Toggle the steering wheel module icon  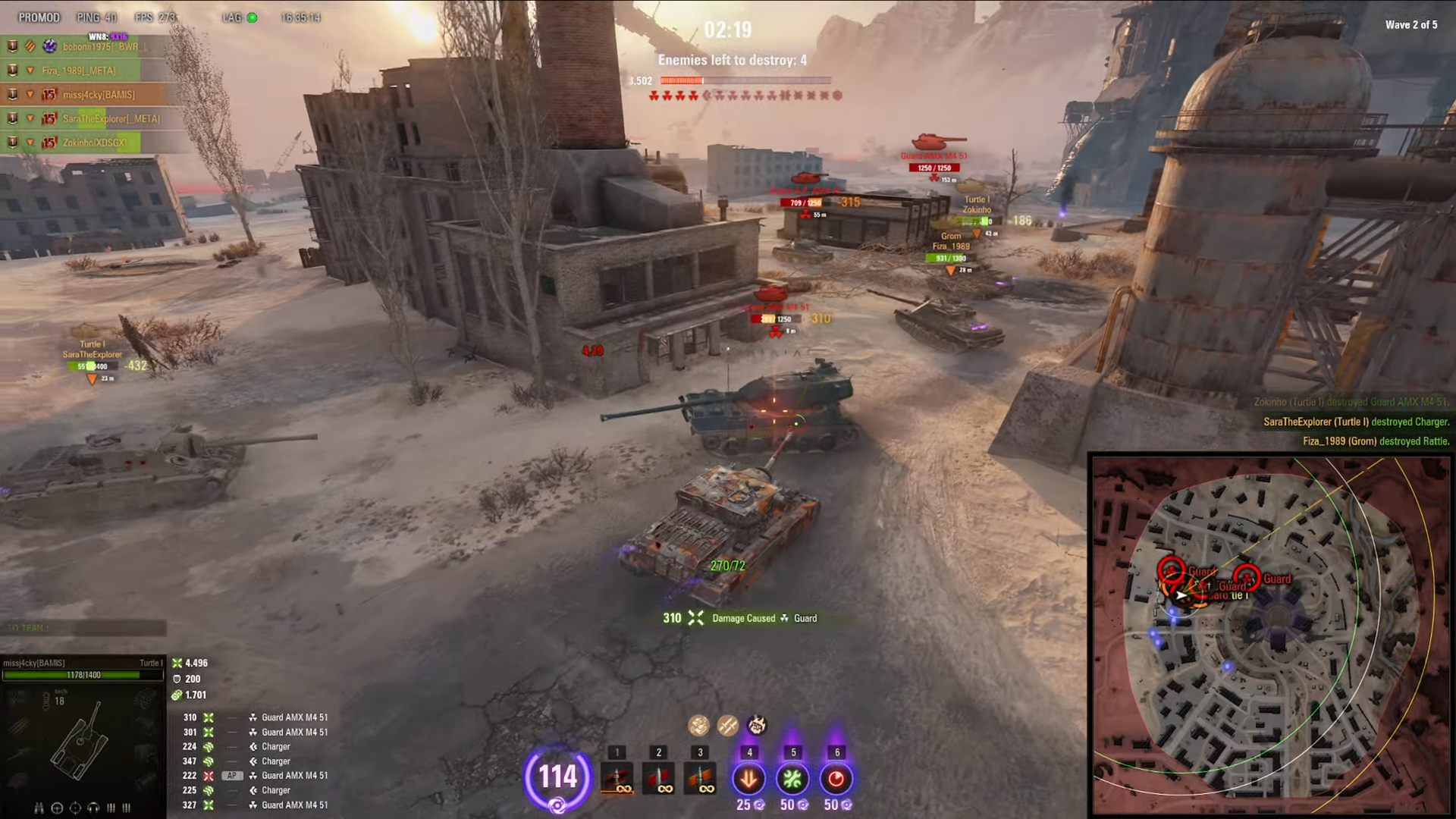pyautogui.click(x=57, y=808)
